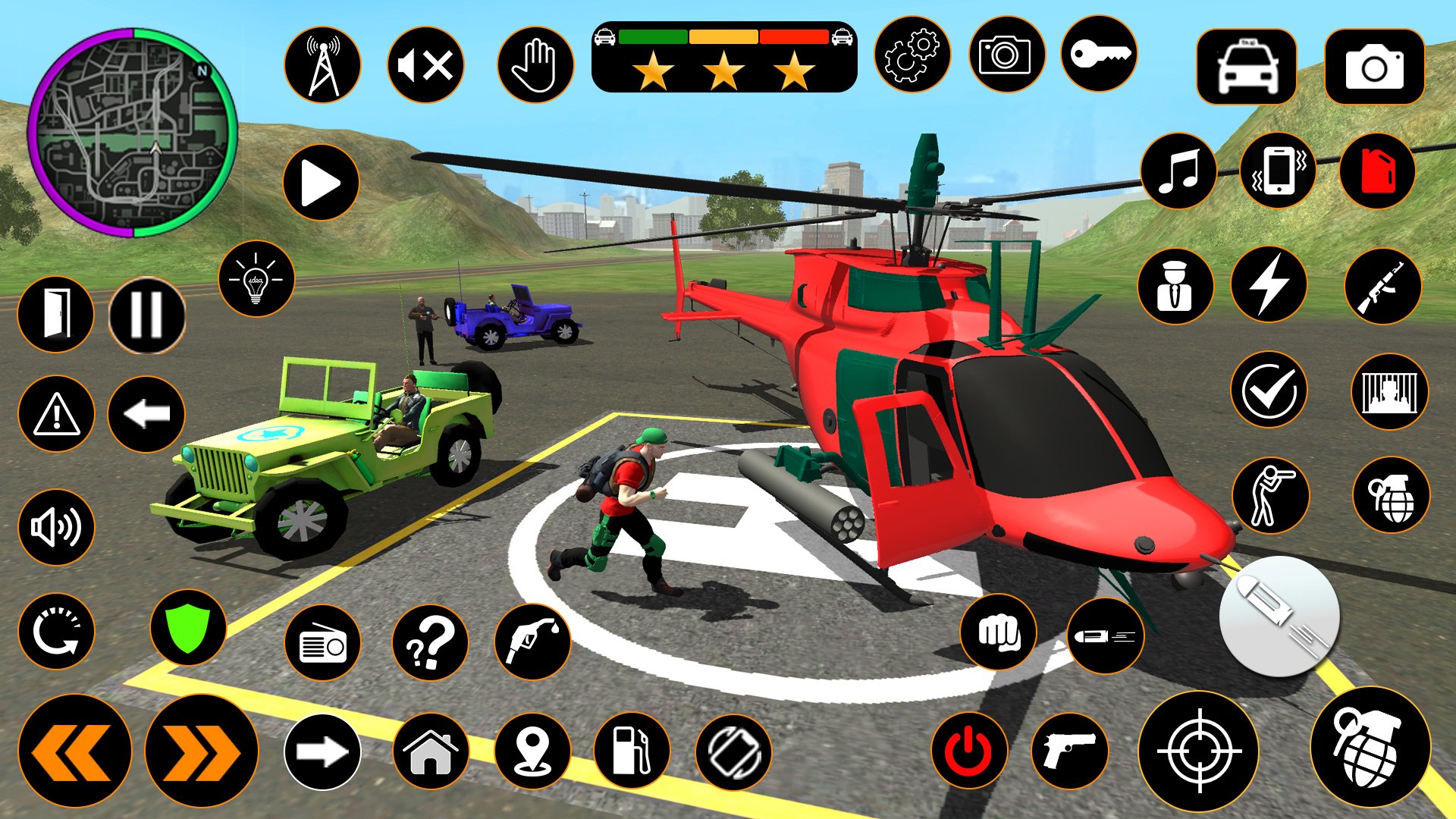Open the map location pin button
1456x819 pixels.
click(532, 752)
